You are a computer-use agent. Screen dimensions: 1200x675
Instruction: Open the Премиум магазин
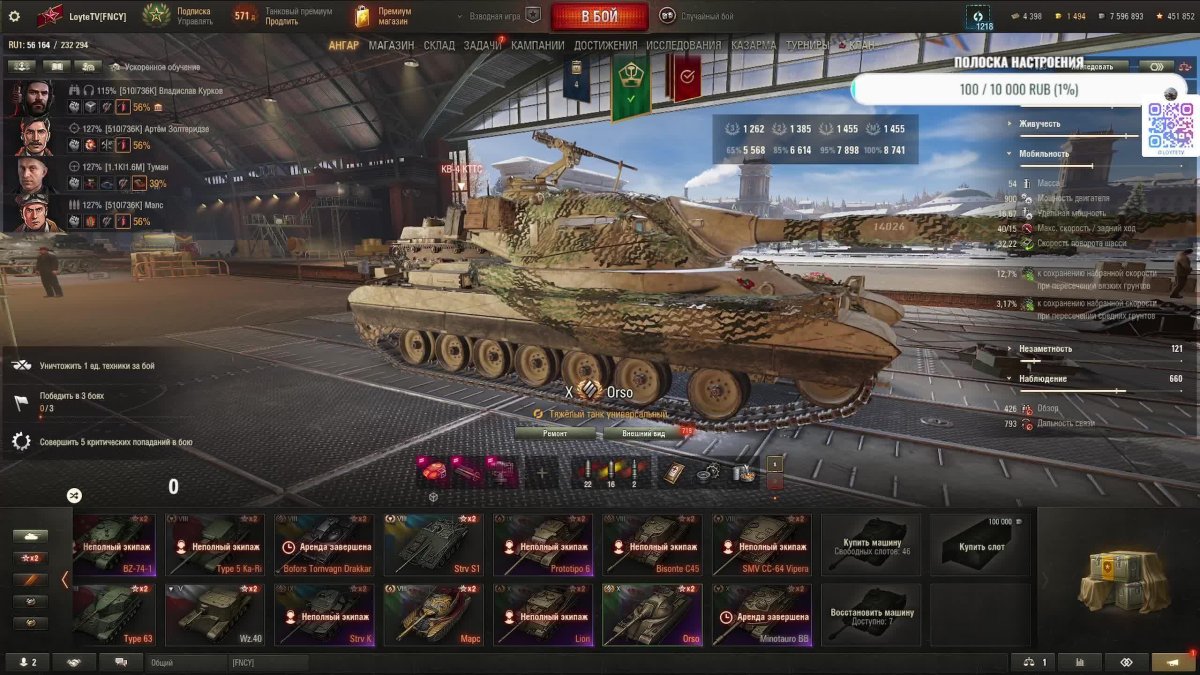pos(384,16)
